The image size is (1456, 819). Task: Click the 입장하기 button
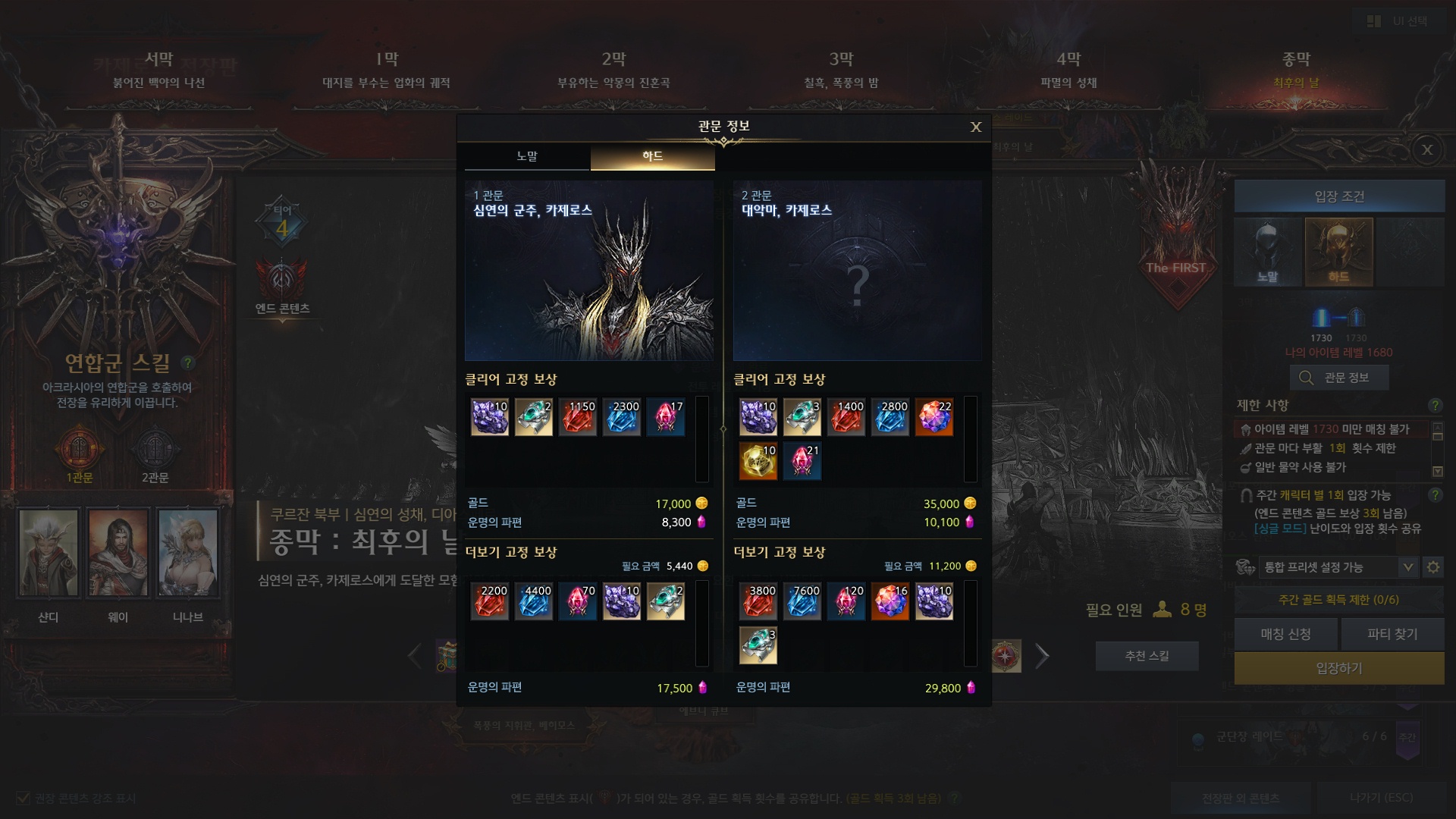click(1338, 668)
